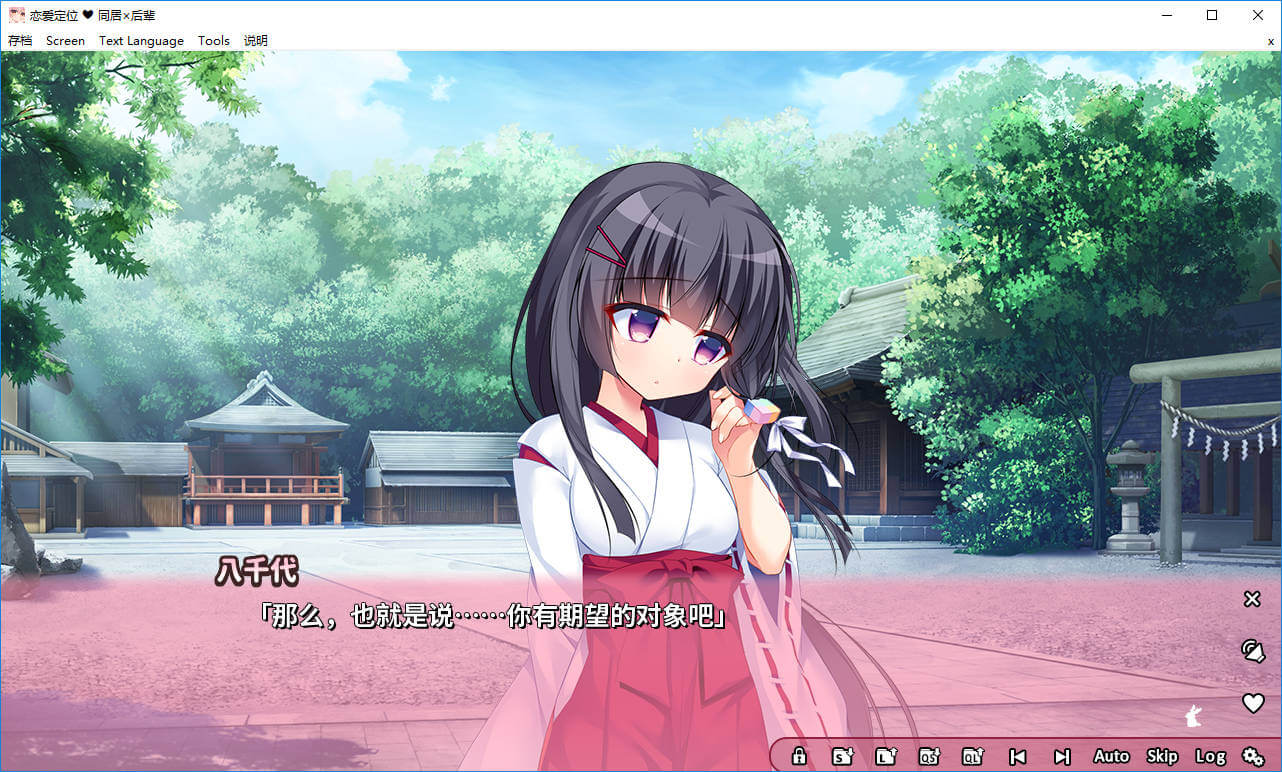Hide the dialogue text window with X
This screenshot has height=772, width=1282.
(1251, 599)
